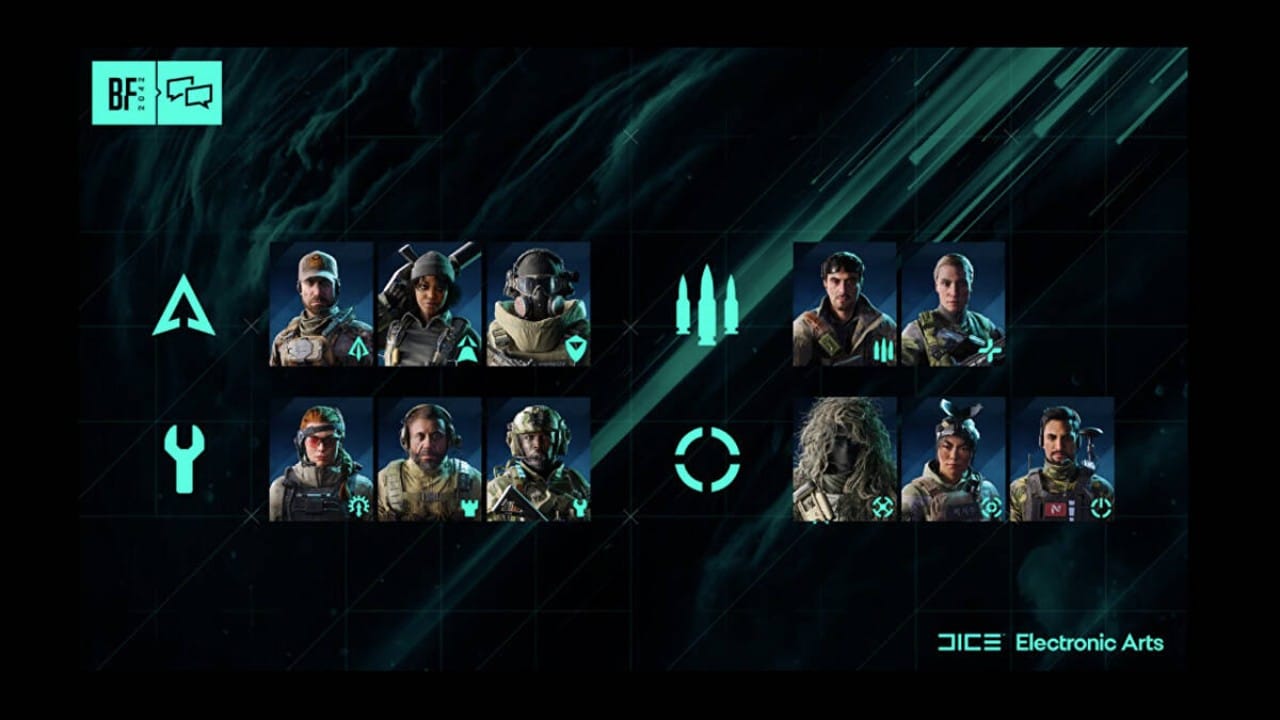Select the bearded specialist wearing a cap
This screenshot has height=720, width=1280.
321,304
